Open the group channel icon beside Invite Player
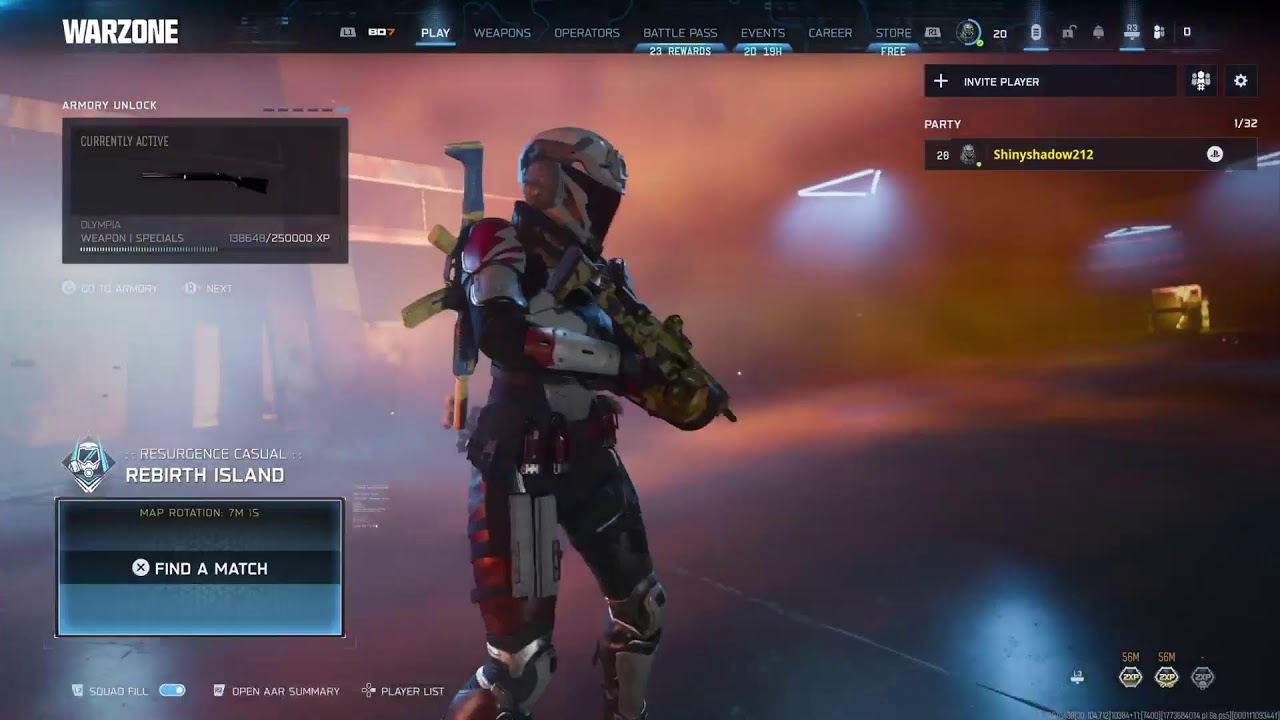Screen dimensions: 1280x720 tap(1201, 82)
